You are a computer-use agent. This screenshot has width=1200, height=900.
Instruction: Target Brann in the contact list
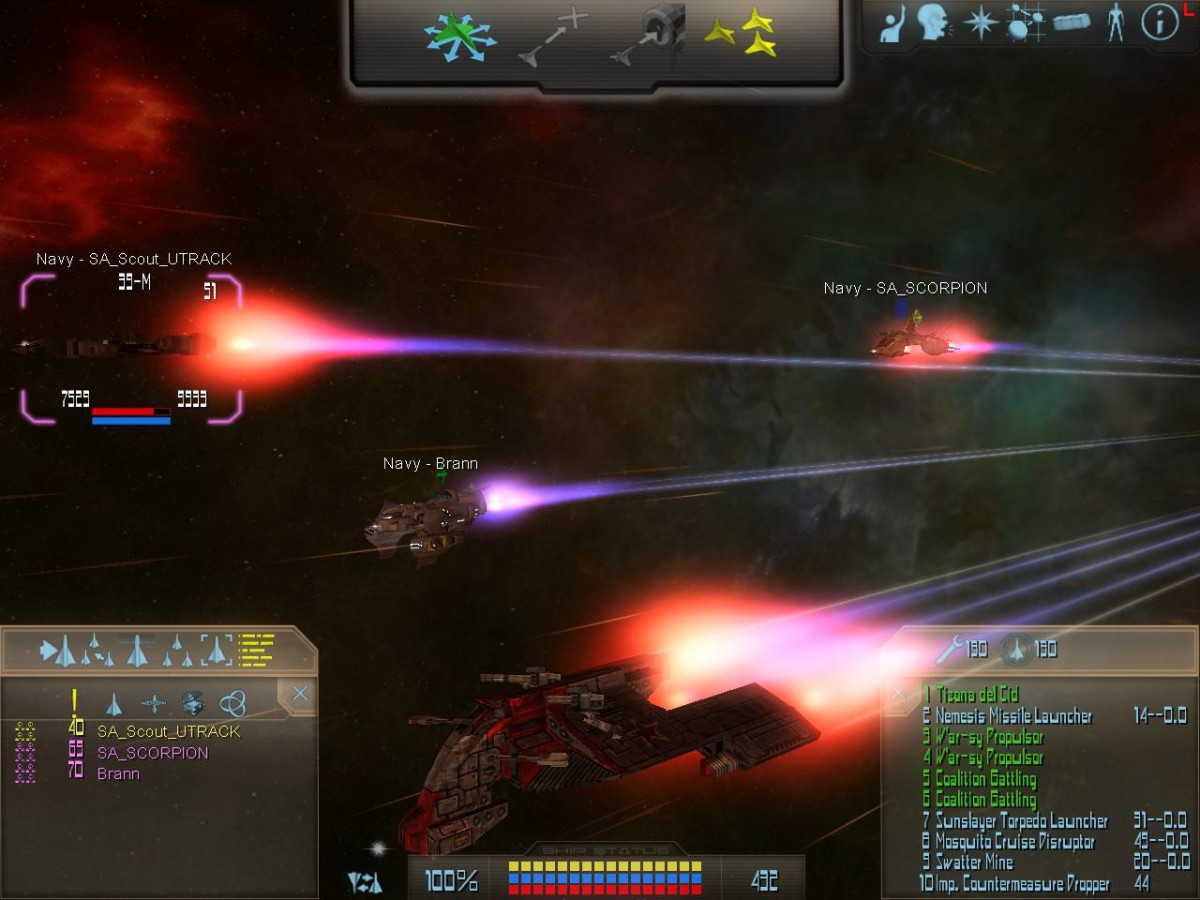tap(118, 774)
